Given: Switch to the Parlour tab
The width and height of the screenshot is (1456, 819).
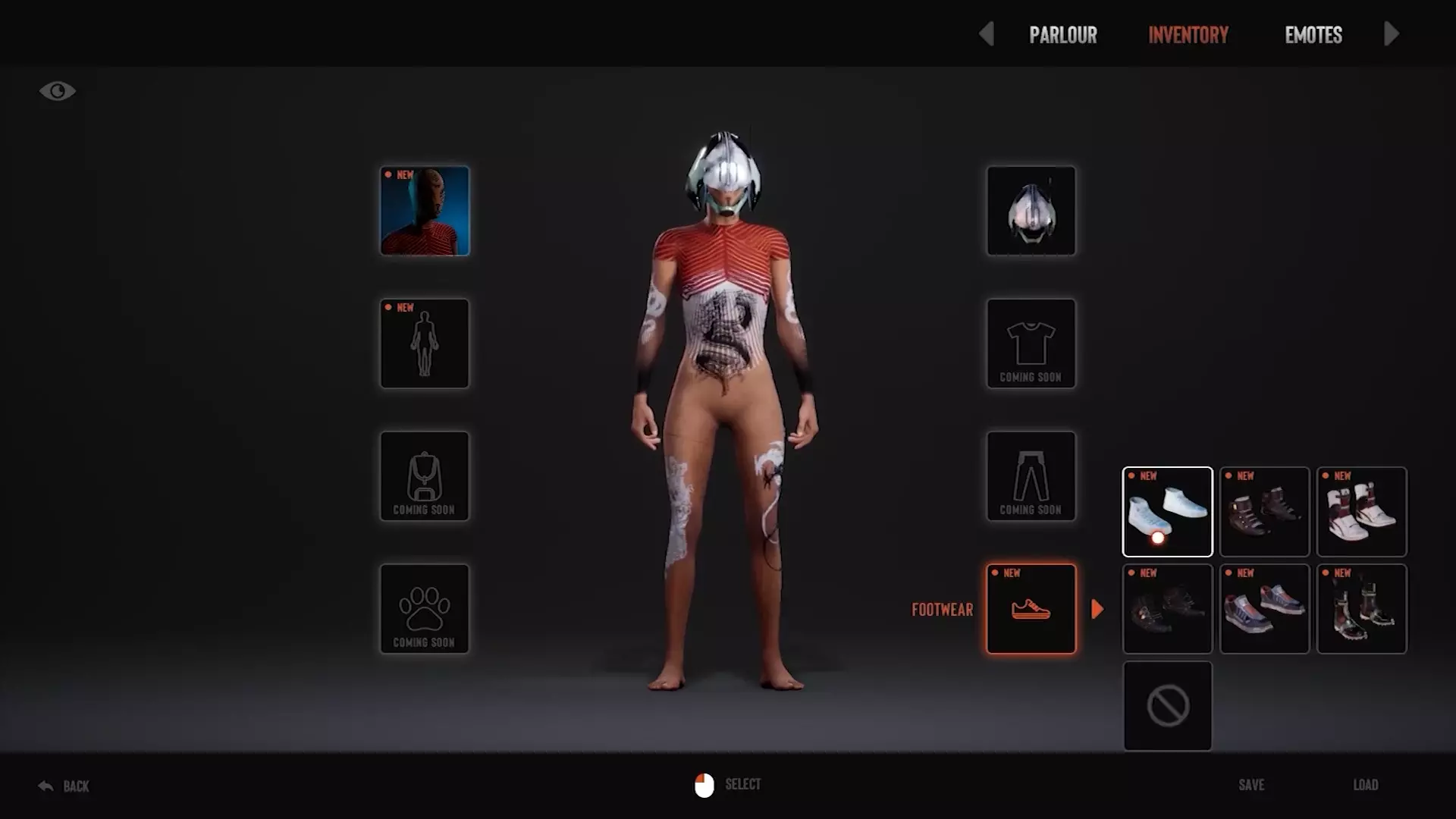Looking at the screenshot, I should click(x=1062, y=35).
